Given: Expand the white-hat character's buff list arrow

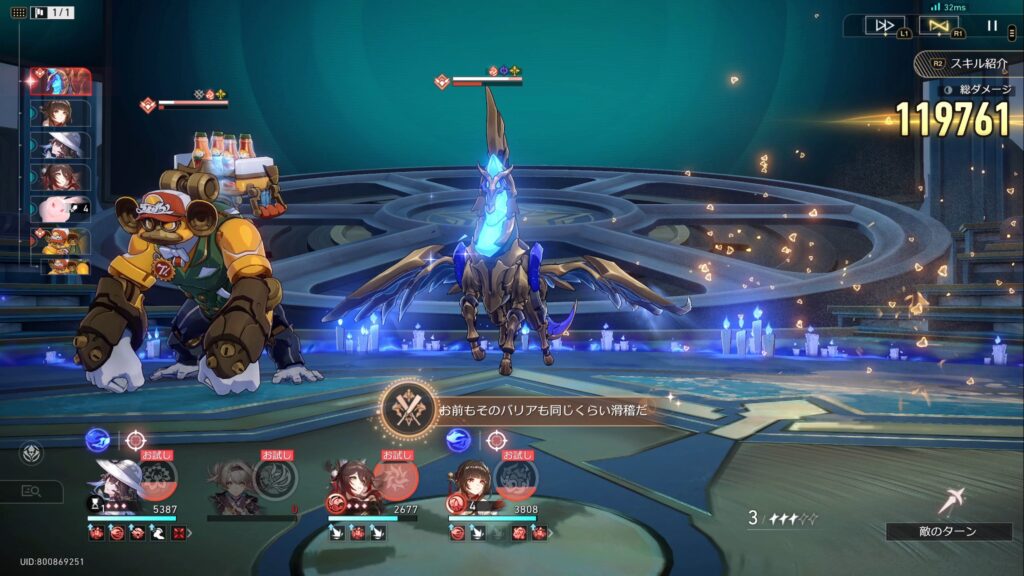Looking at the screenshot, I should point(190,534).
